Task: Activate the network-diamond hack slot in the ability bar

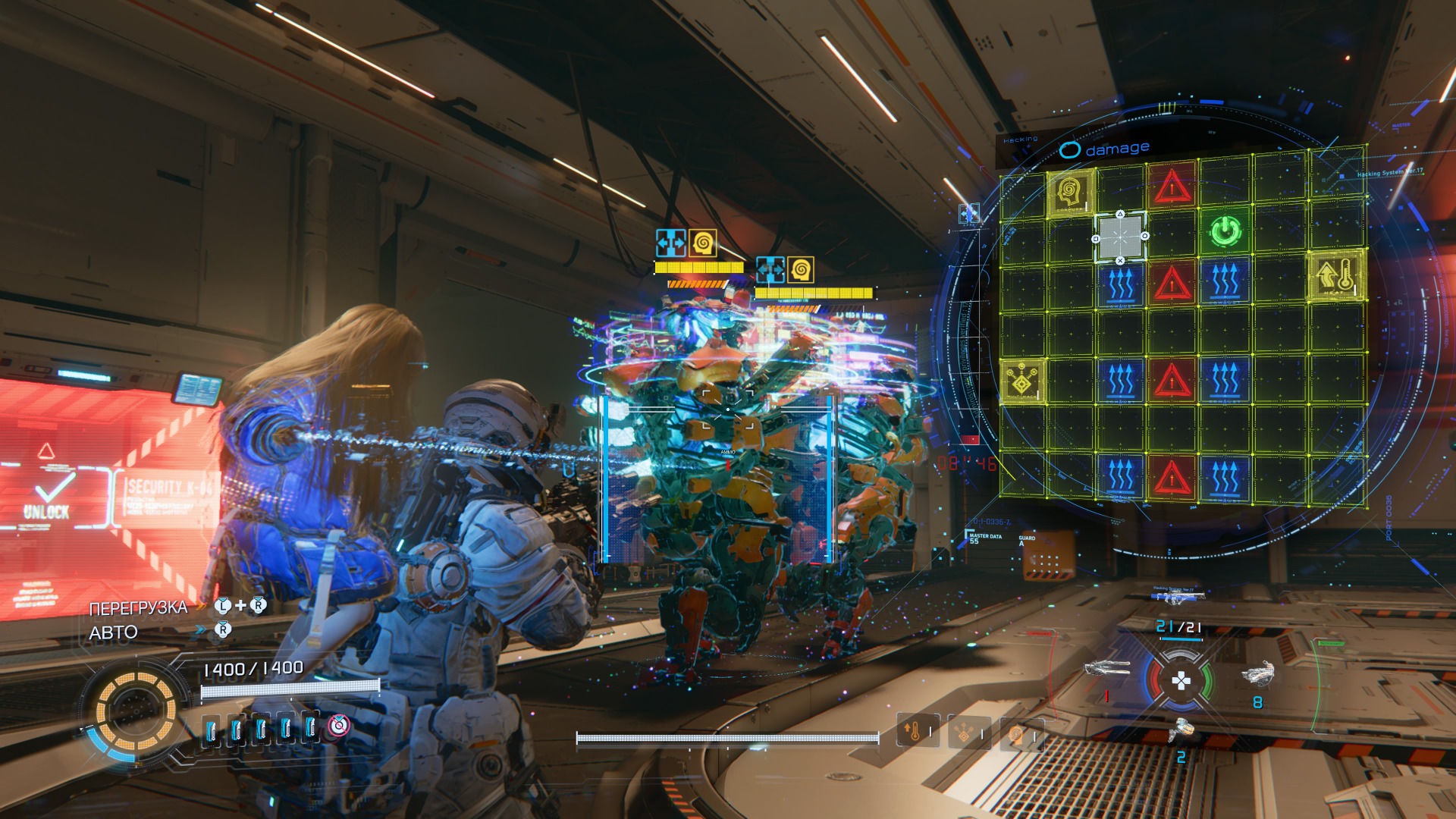Action: click(x=965, y=733)
